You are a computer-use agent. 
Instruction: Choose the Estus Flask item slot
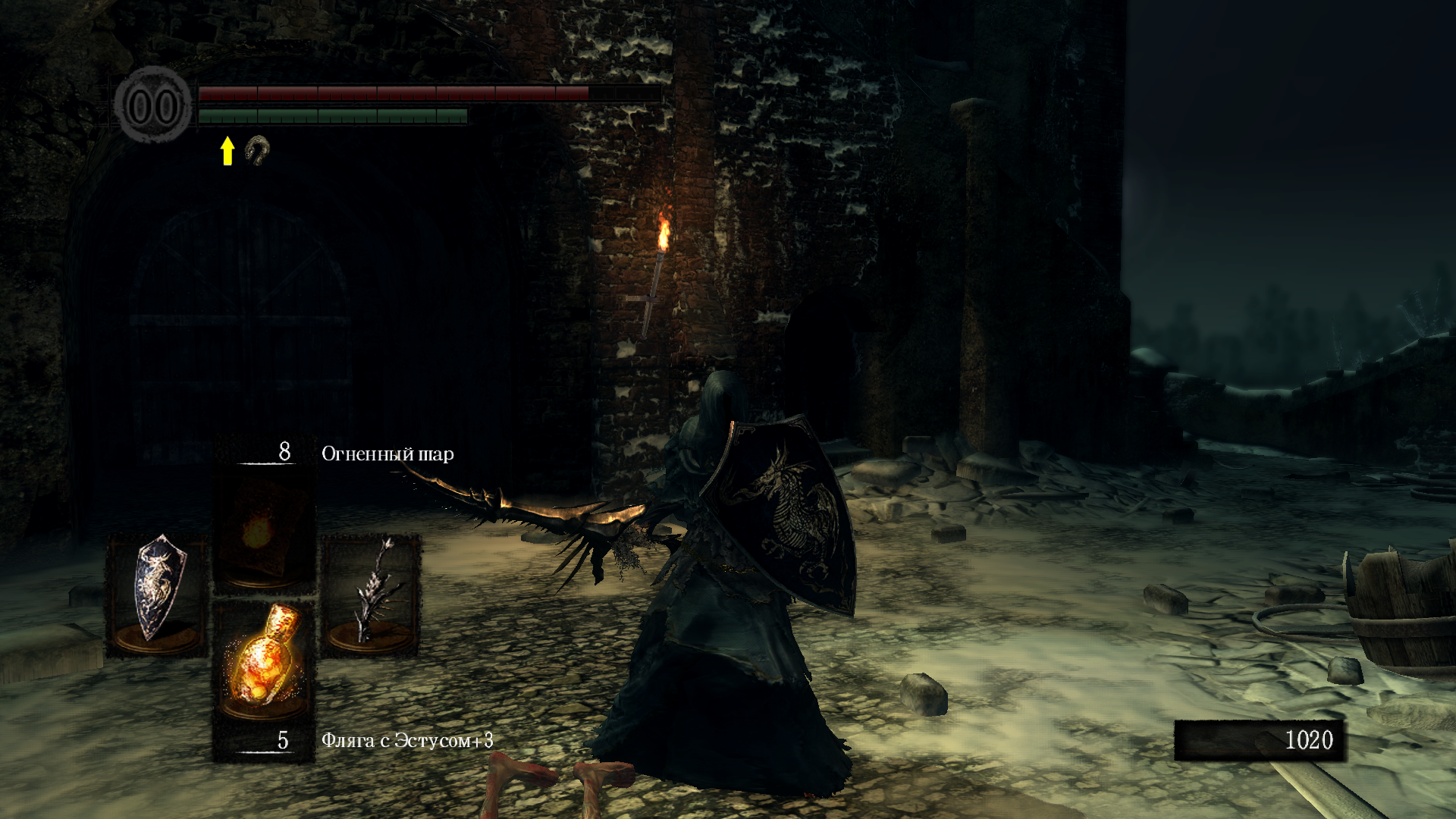tap(263, 660)
